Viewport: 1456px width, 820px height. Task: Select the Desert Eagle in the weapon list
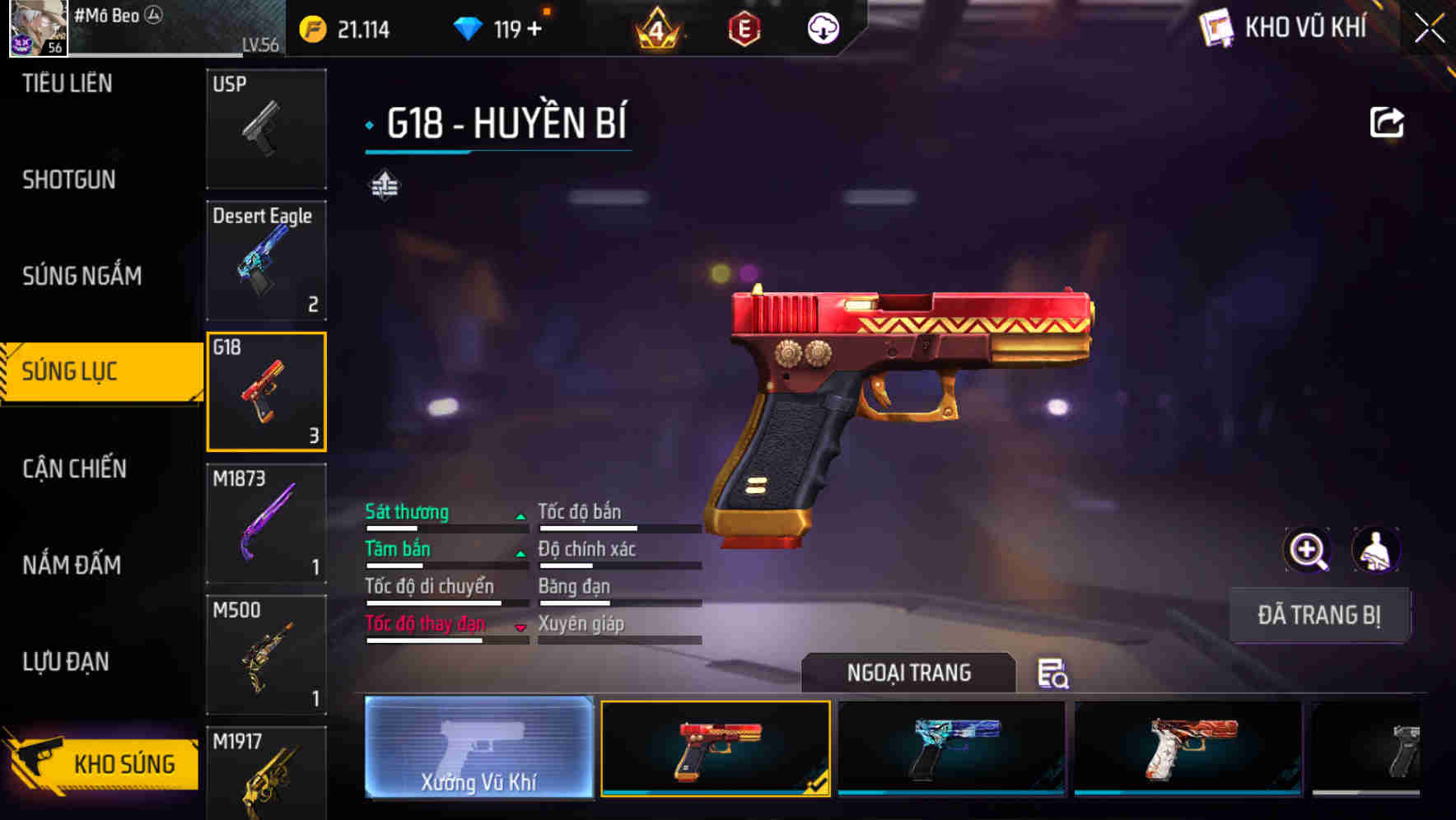coord(266,260)
